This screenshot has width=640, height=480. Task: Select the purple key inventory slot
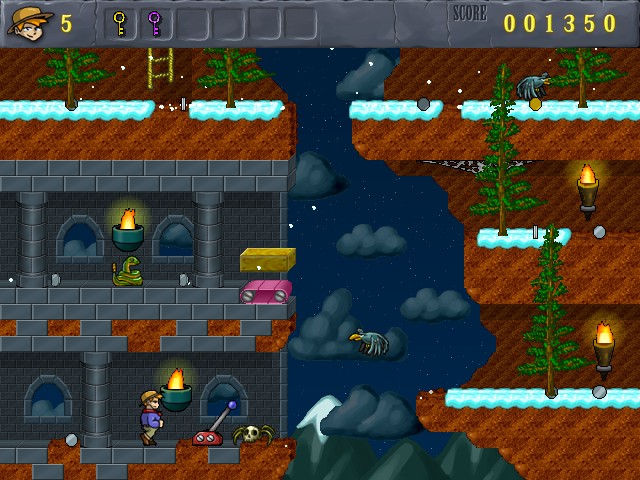click(155, 22)
